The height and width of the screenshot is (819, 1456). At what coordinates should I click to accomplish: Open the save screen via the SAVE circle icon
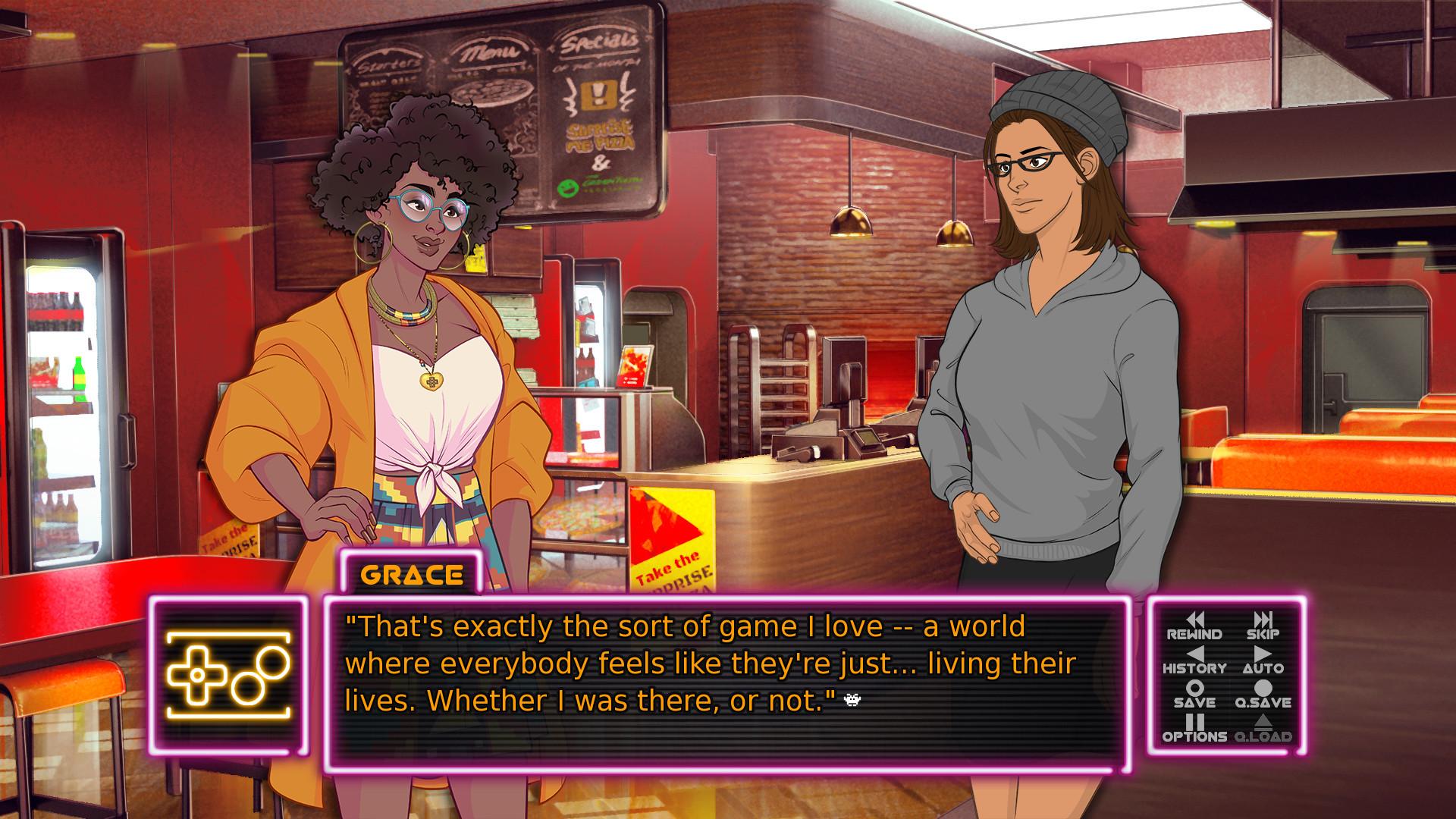pos(1194,687)
